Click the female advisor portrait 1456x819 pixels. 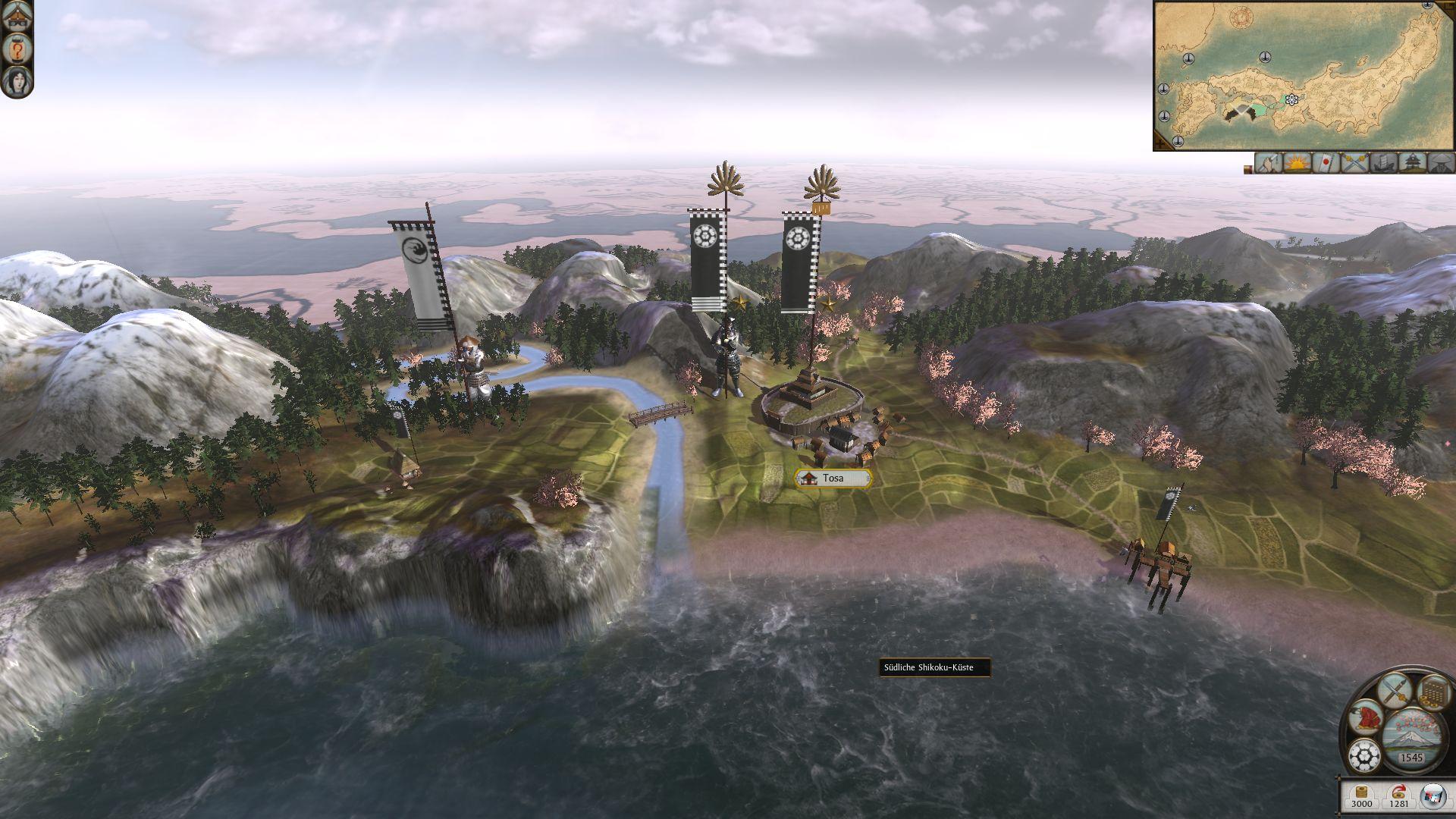tap(17, 80)
